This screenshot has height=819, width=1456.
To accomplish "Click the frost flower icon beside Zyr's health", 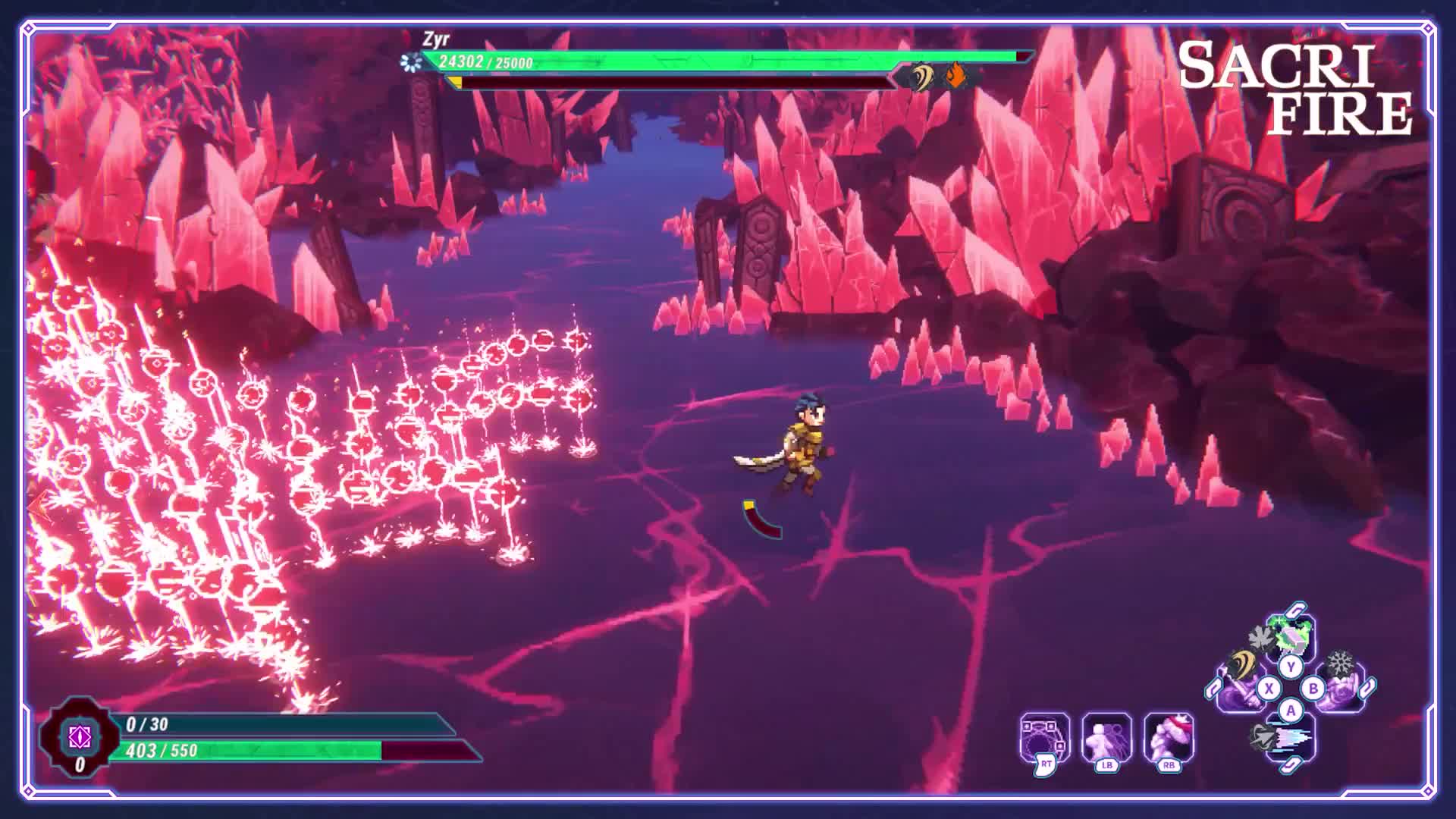I will coord(411,62).
